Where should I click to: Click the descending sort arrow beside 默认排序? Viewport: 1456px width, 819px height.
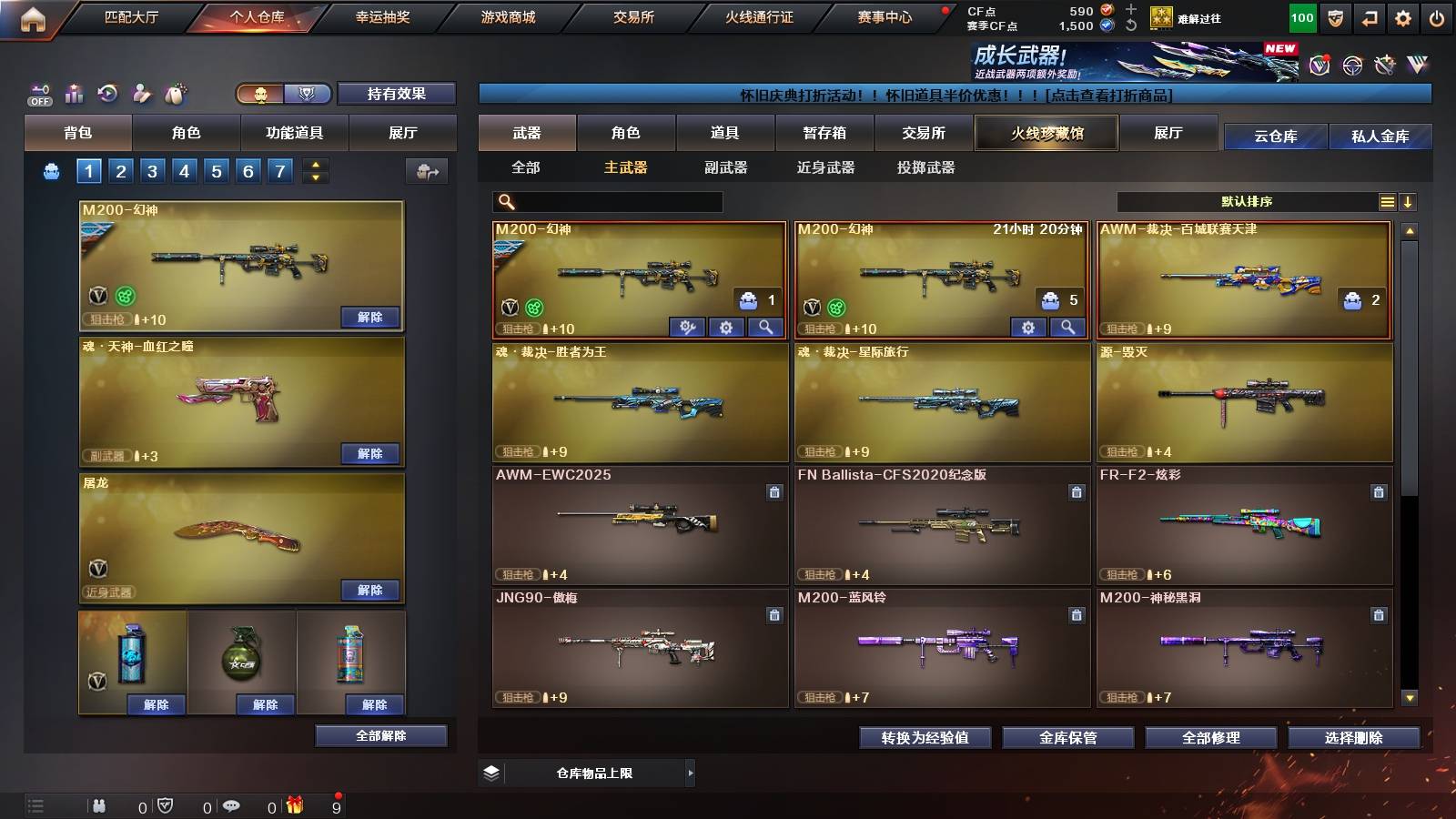click(1409, 201)
